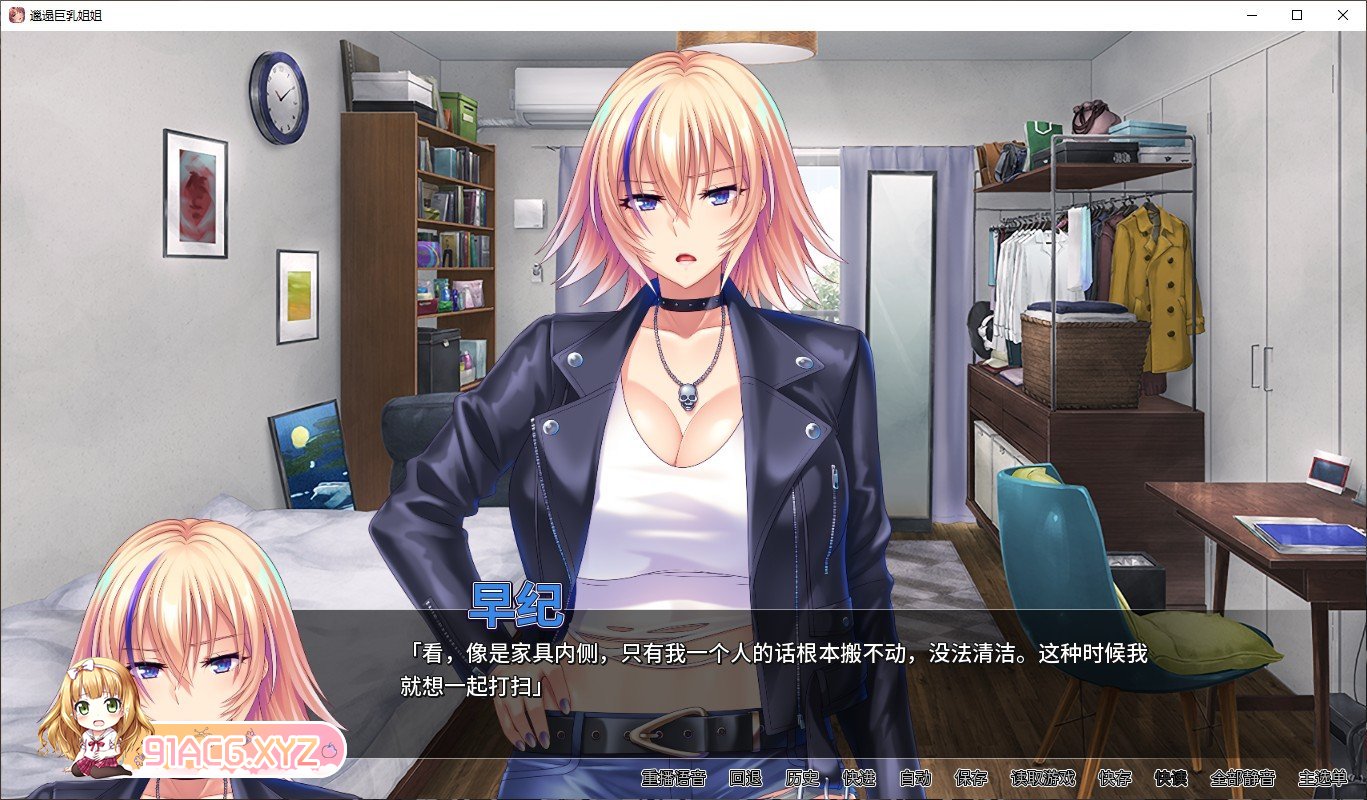Activate 快进 fast-forward
Viewport: 1367px width, 800px height.
858,778
